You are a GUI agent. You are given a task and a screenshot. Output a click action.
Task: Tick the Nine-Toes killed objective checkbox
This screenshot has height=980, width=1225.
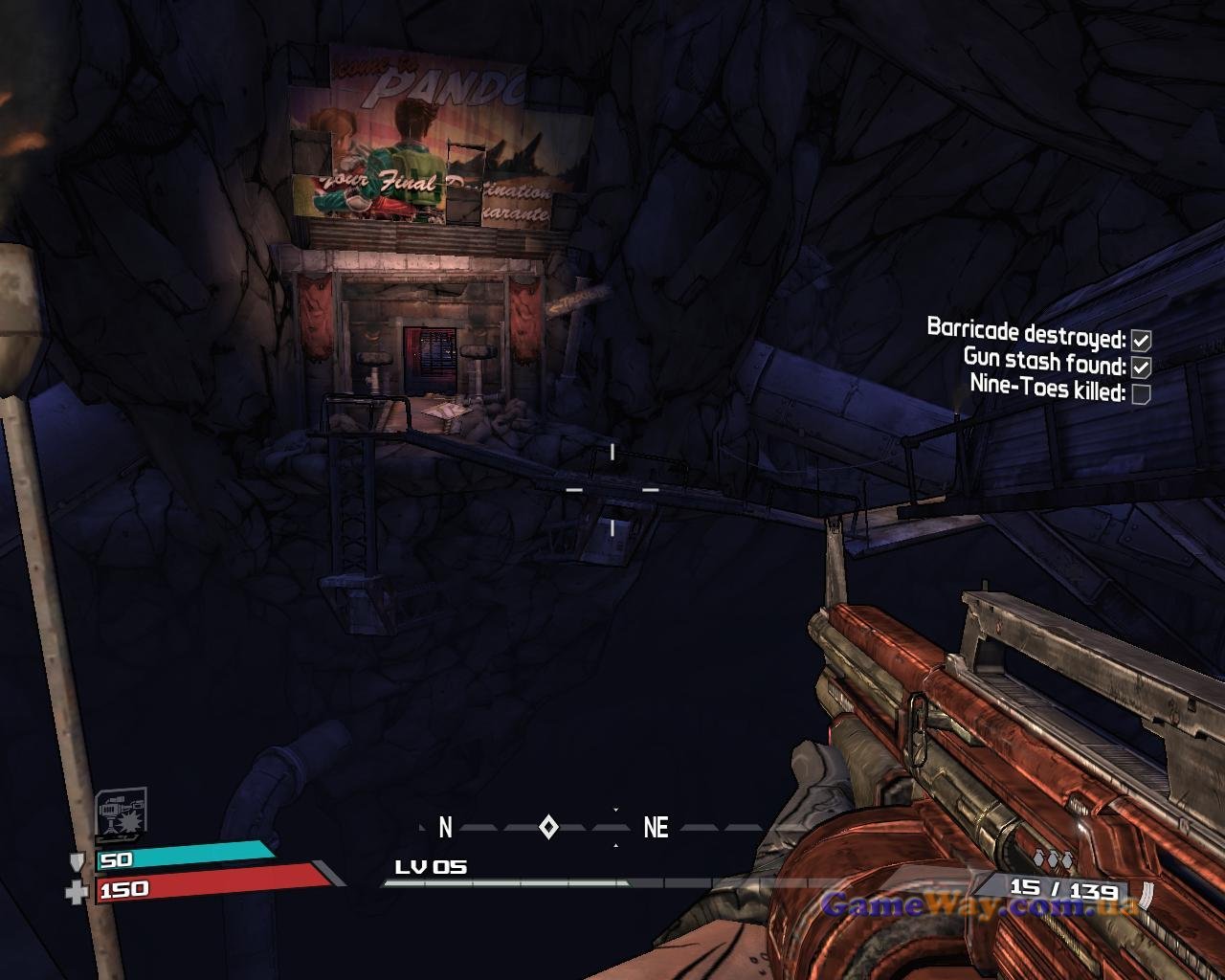1141,393
